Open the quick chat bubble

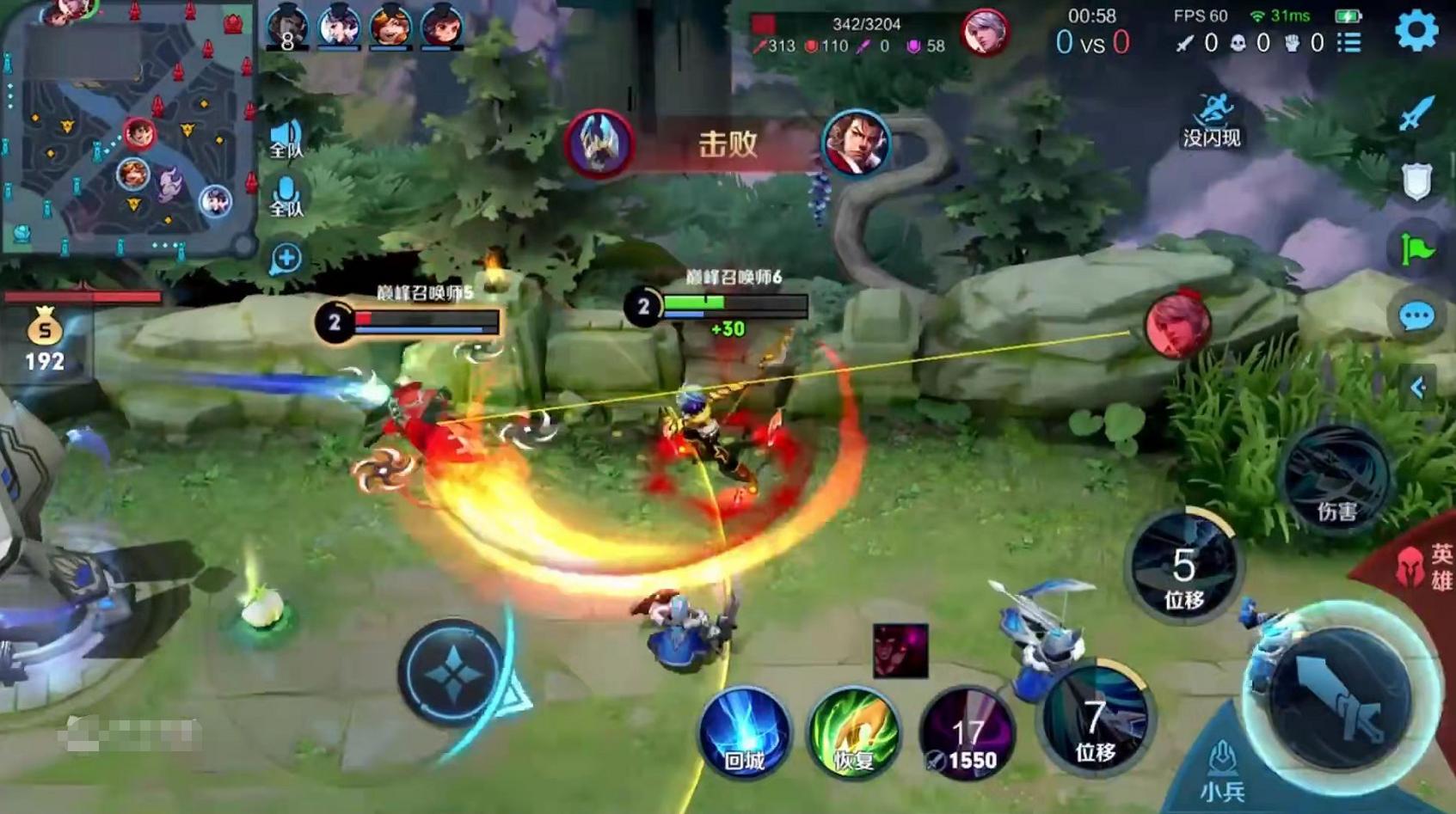pyautogui.click(x=1416, y=317)
